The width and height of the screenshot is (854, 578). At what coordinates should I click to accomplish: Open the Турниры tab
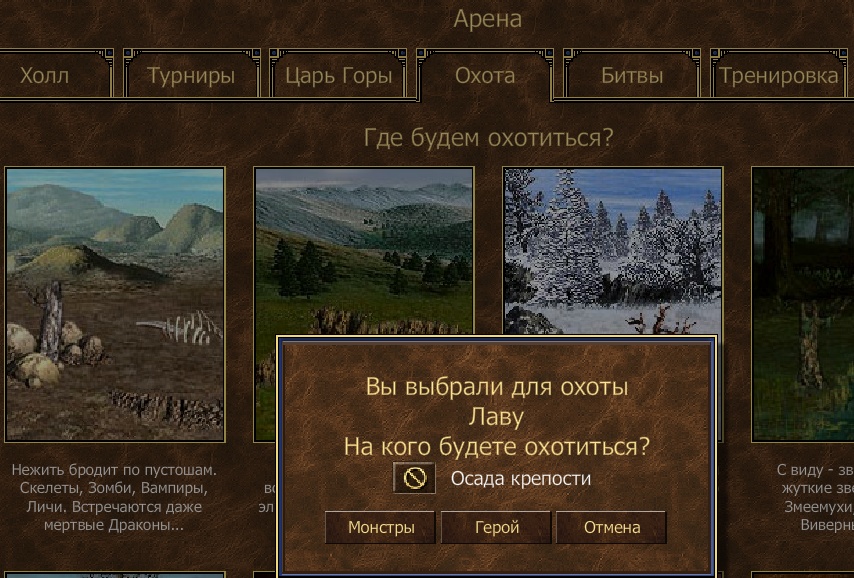(x=191, y=76)
